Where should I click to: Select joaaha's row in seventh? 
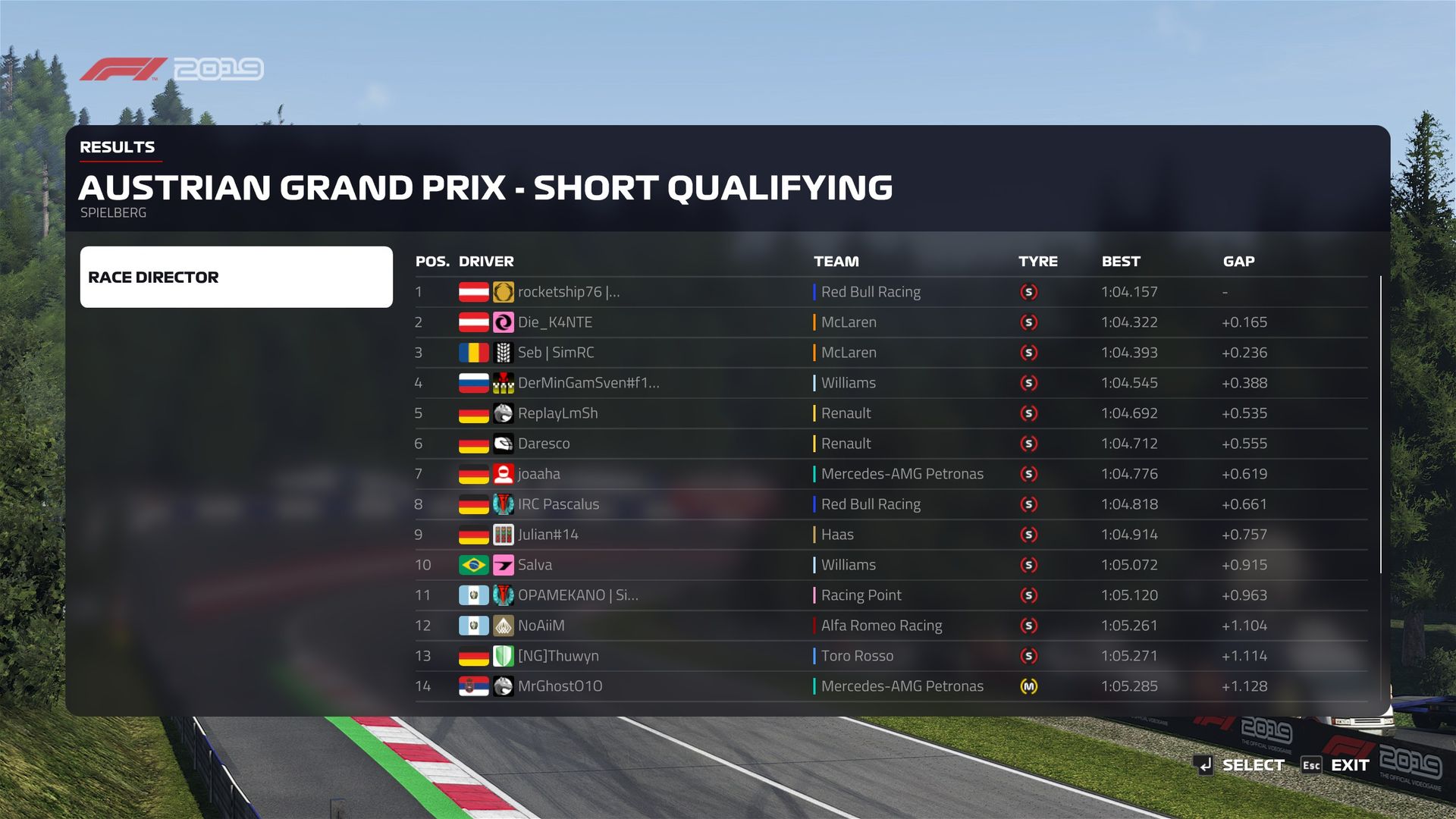tap(539, 474)
